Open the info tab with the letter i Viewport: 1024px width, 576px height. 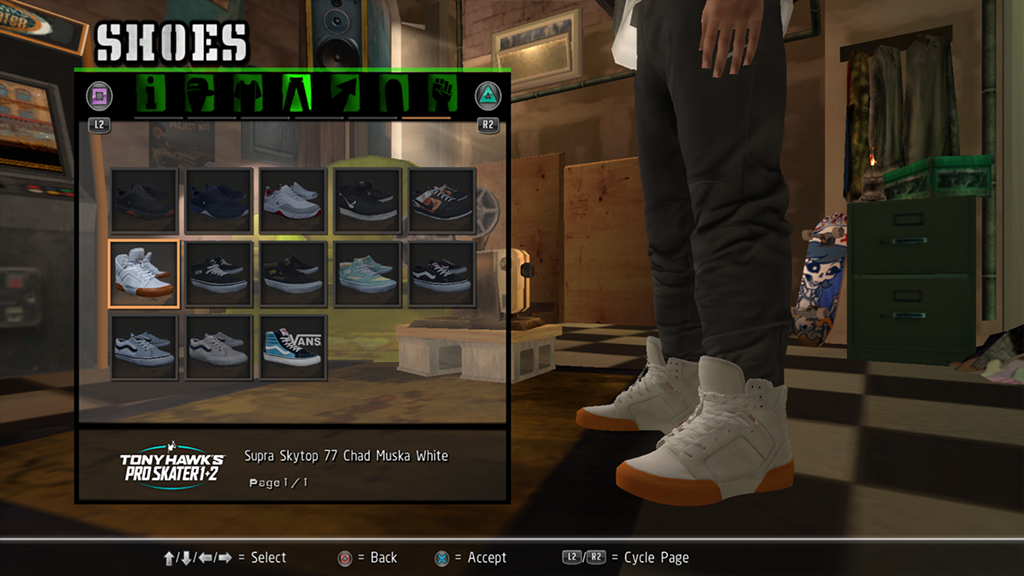(x=152, y=95)
